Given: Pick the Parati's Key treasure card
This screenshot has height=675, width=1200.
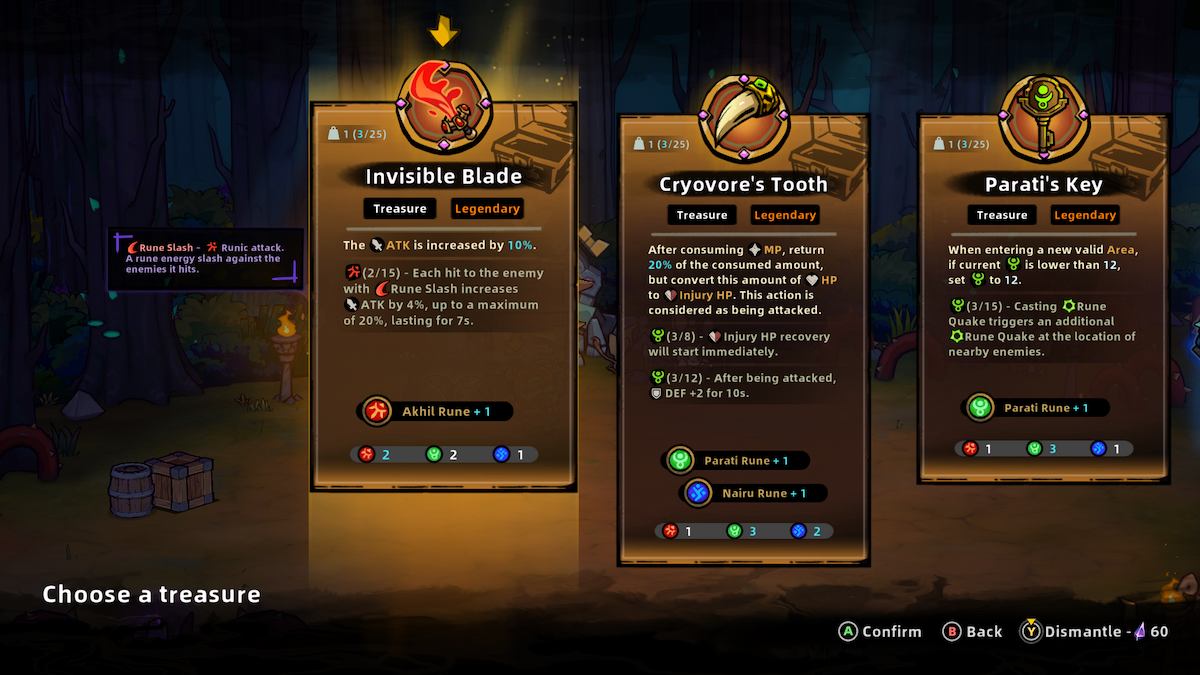Looking at the screenshot, I should [1042, 300].
